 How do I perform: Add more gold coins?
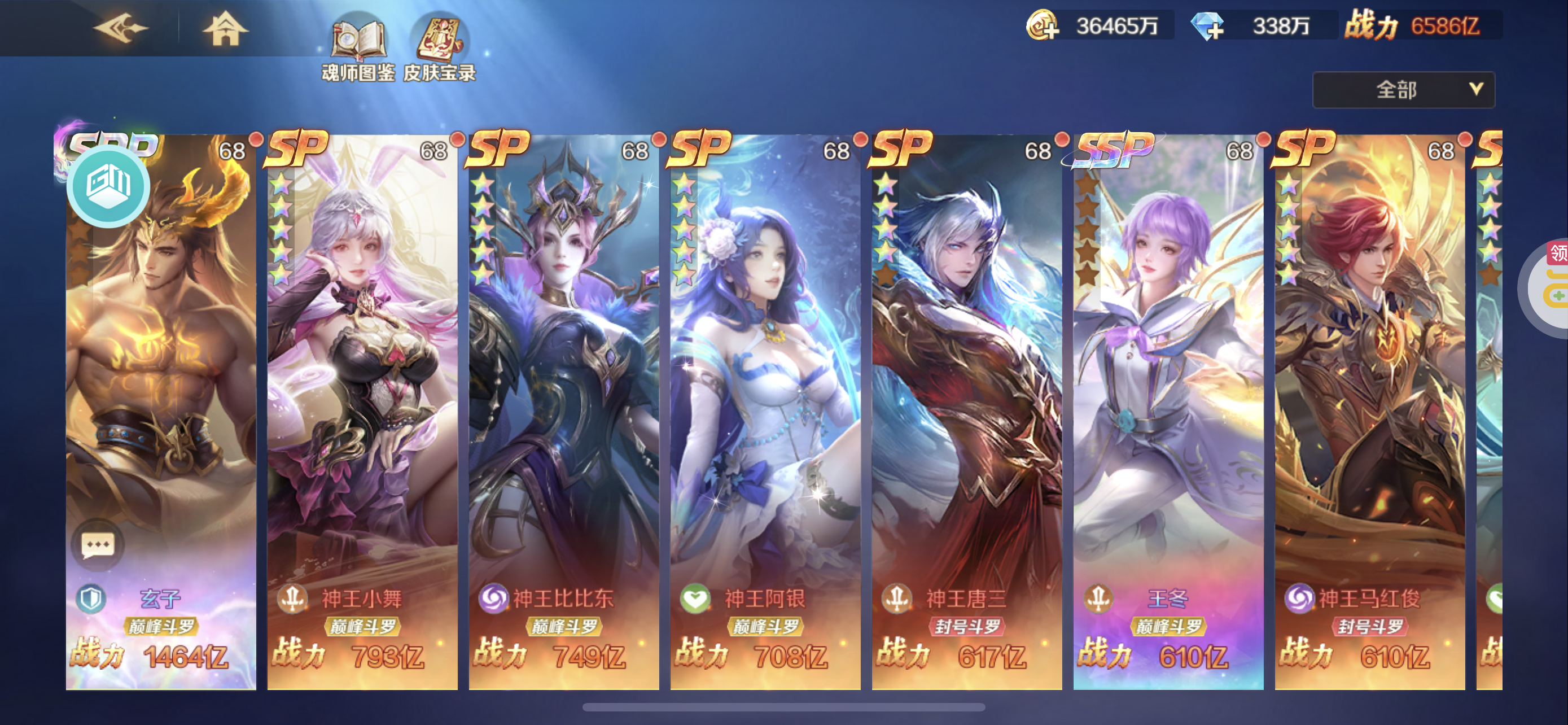click(x=1043, y=26)
